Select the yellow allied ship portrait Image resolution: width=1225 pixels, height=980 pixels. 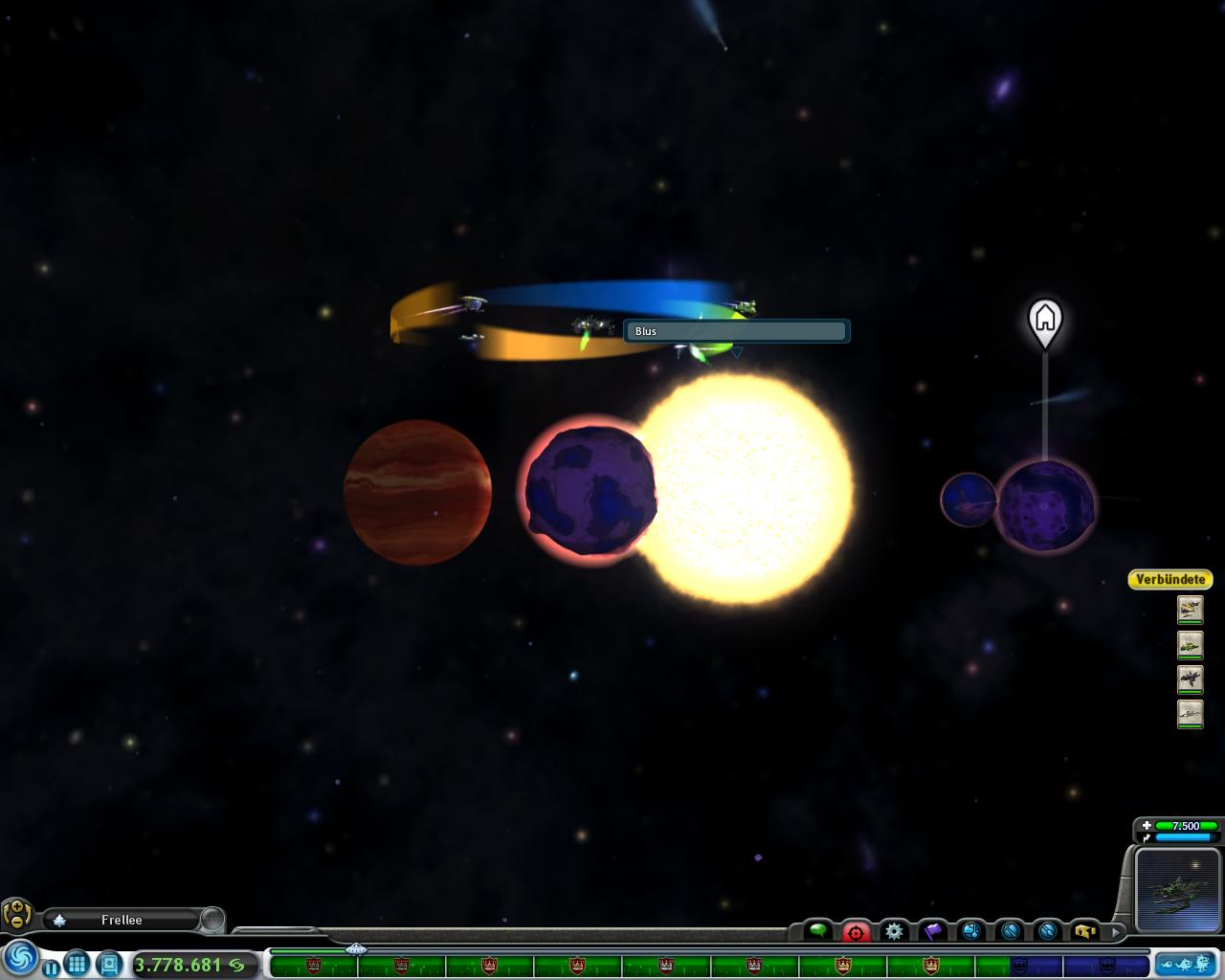tap(1190, 609)
